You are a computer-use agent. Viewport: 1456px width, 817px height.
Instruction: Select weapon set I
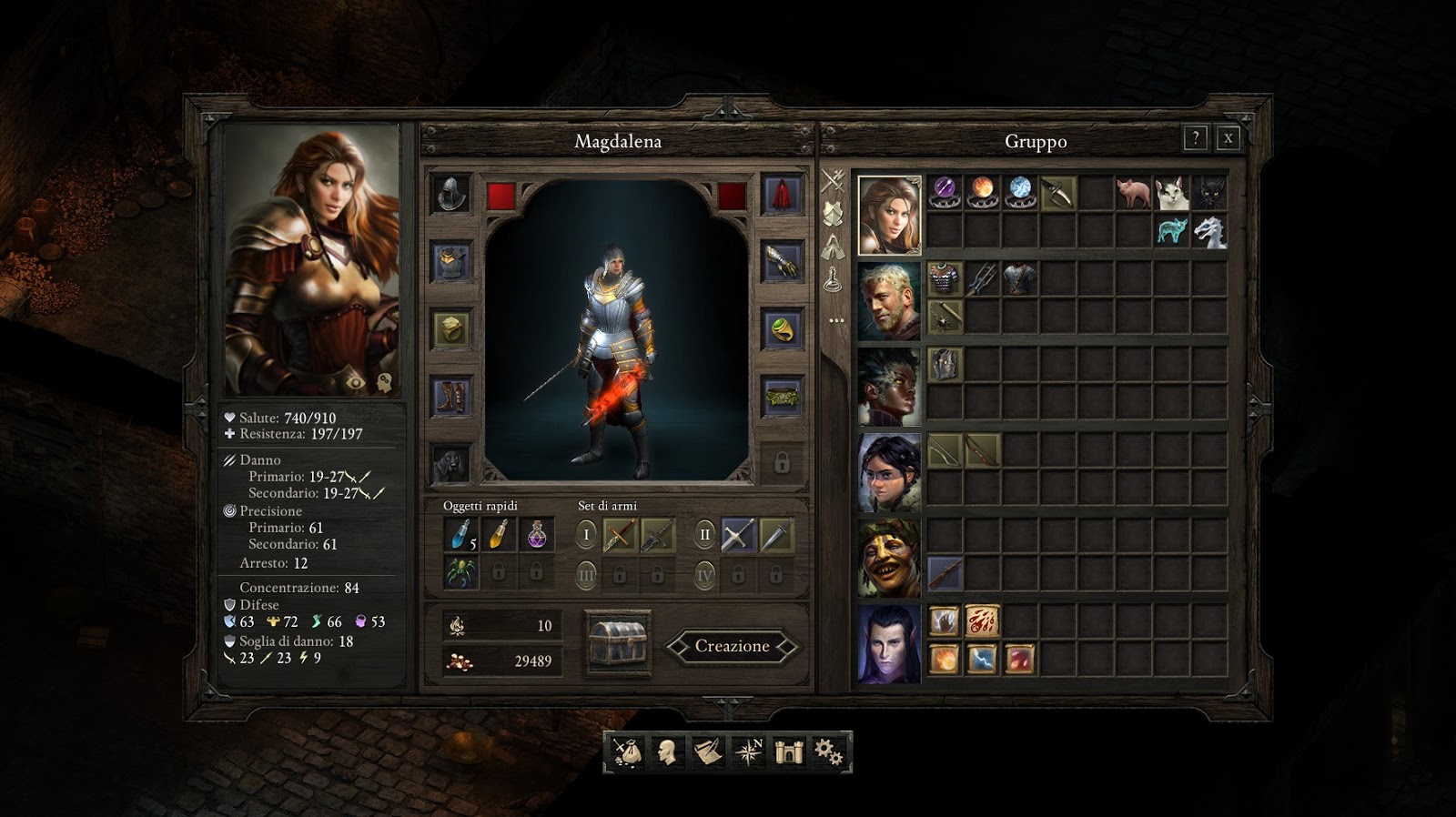coord(586,535)
